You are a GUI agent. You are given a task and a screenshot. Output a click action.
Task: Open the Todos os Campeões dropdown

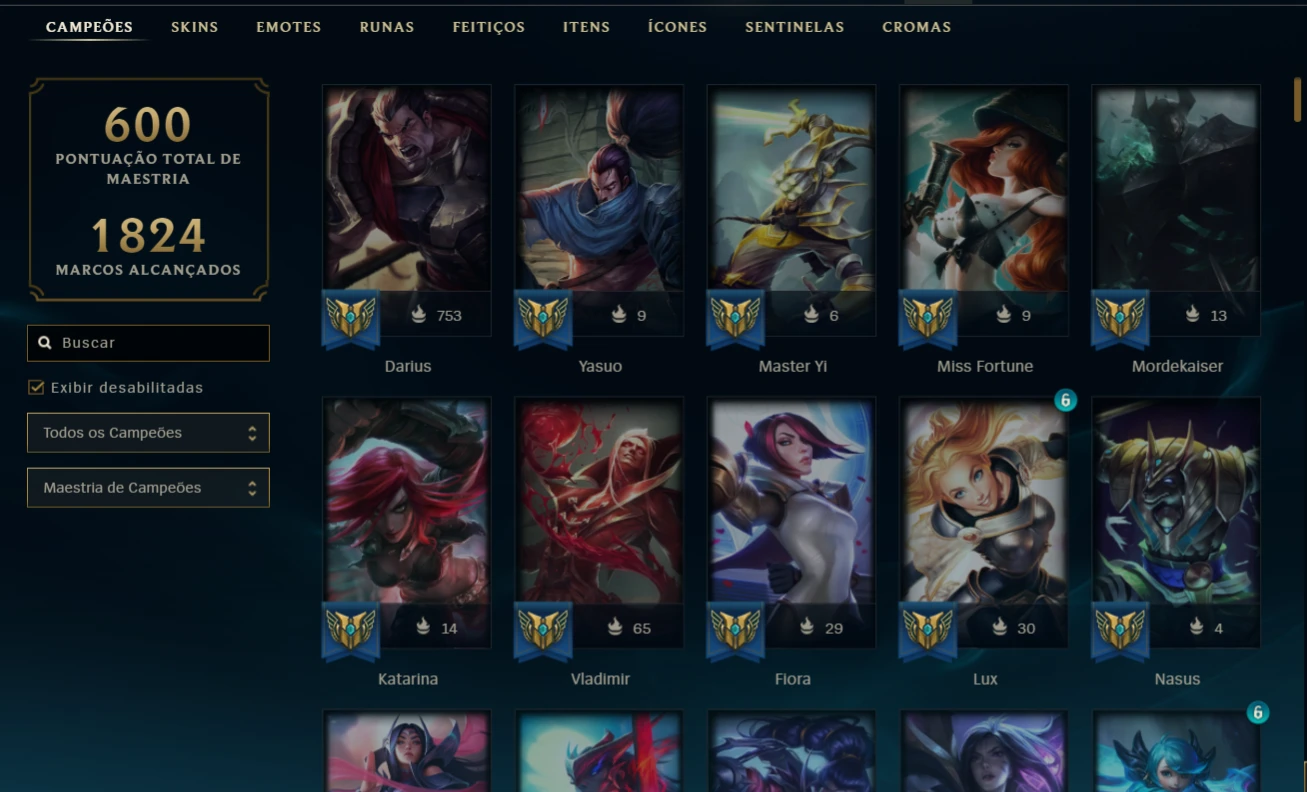(x=148, y=432)
